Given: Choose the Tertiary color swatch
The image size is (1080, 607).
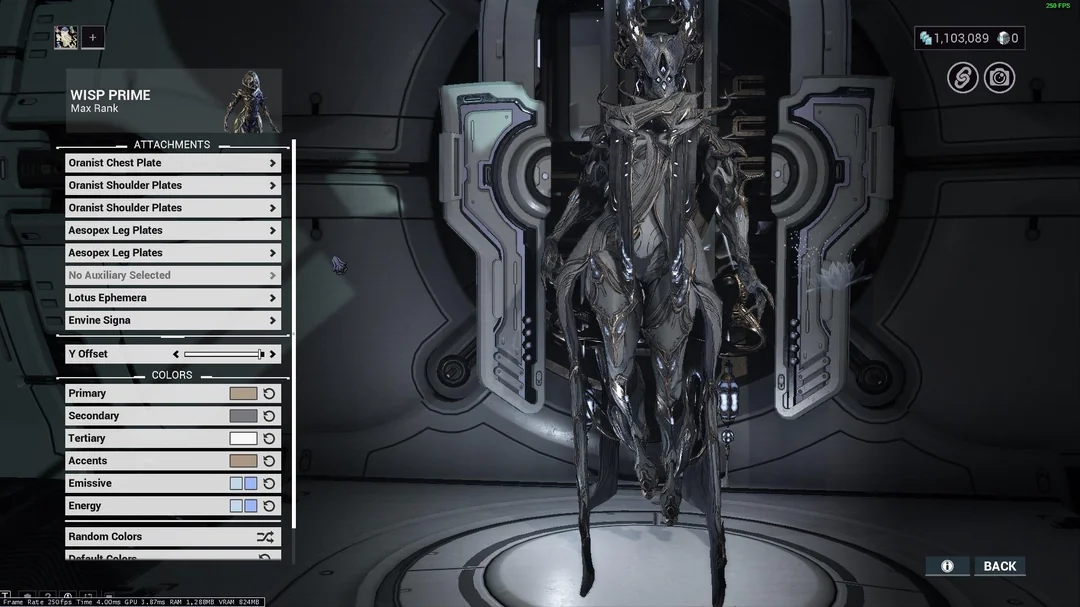Looking at the screenshot, I should click(x=243, y=439).
